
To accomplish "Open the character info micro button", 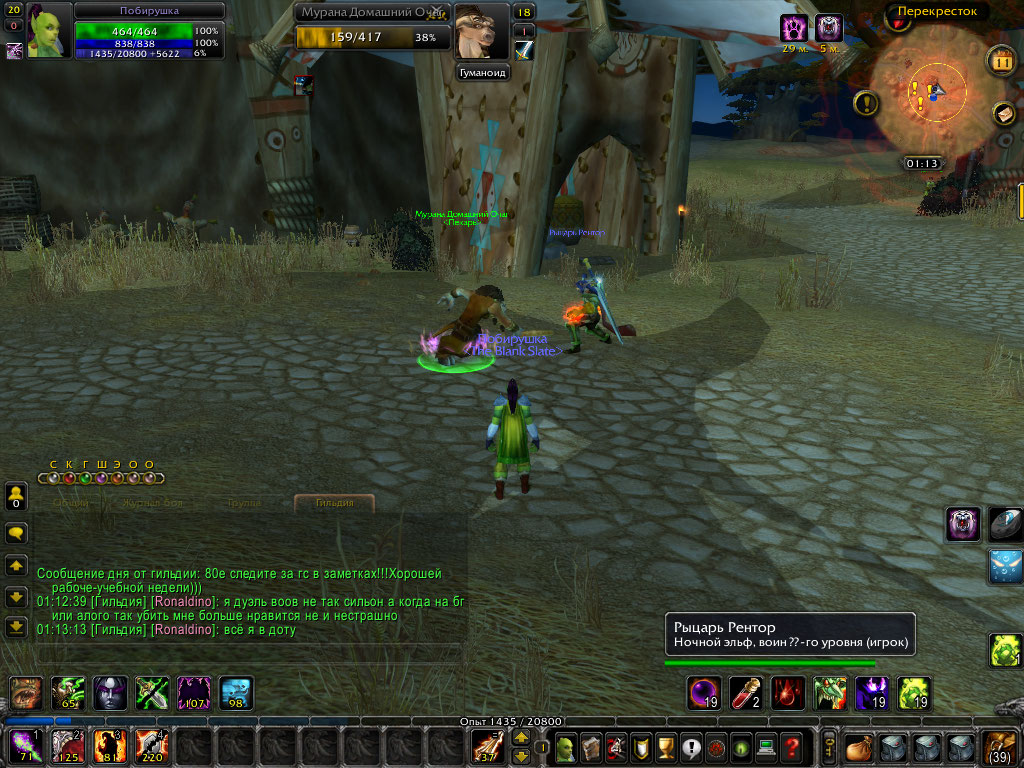I will (565, 746).
